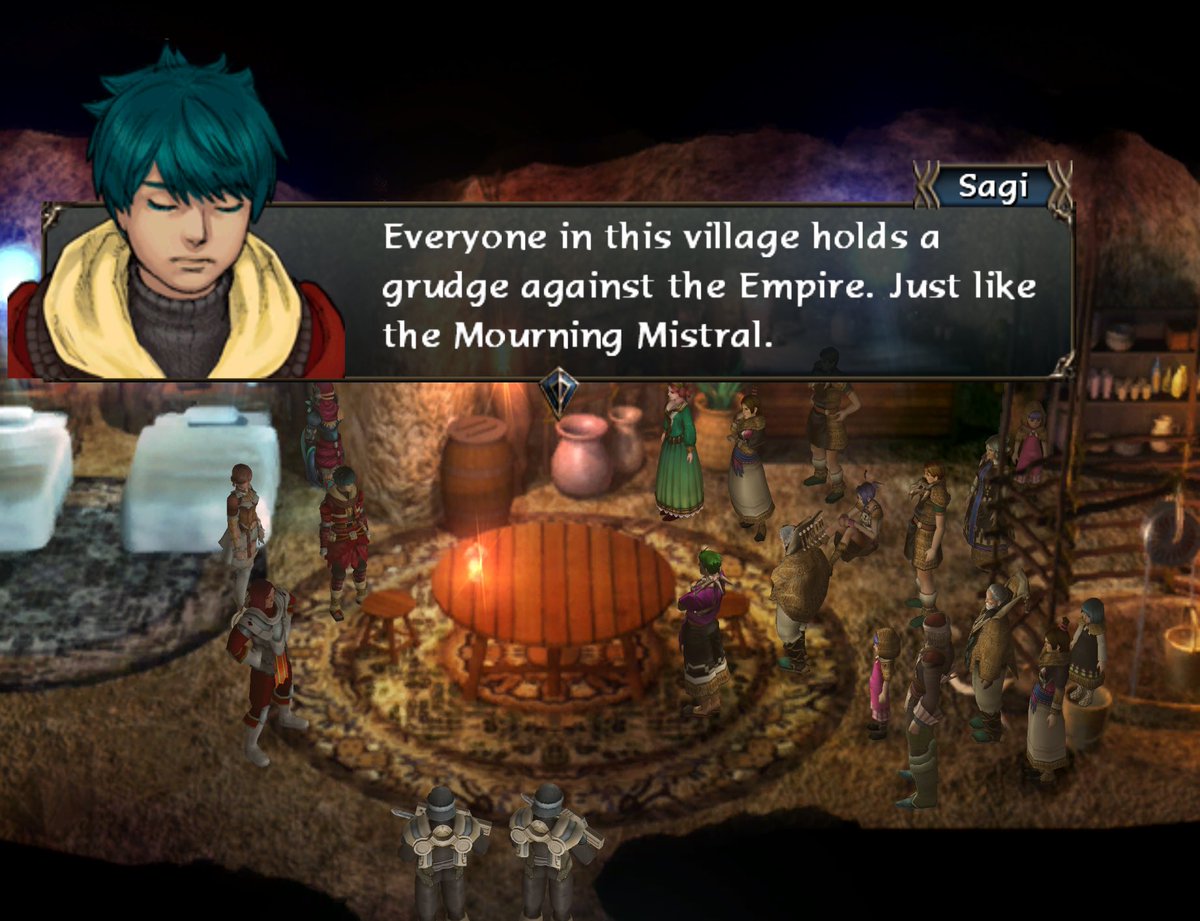Advance dialogue with the diamond continue arrow
This screenshot has height=921, width=1200.
pyautogui.click(x=557, y=391)
